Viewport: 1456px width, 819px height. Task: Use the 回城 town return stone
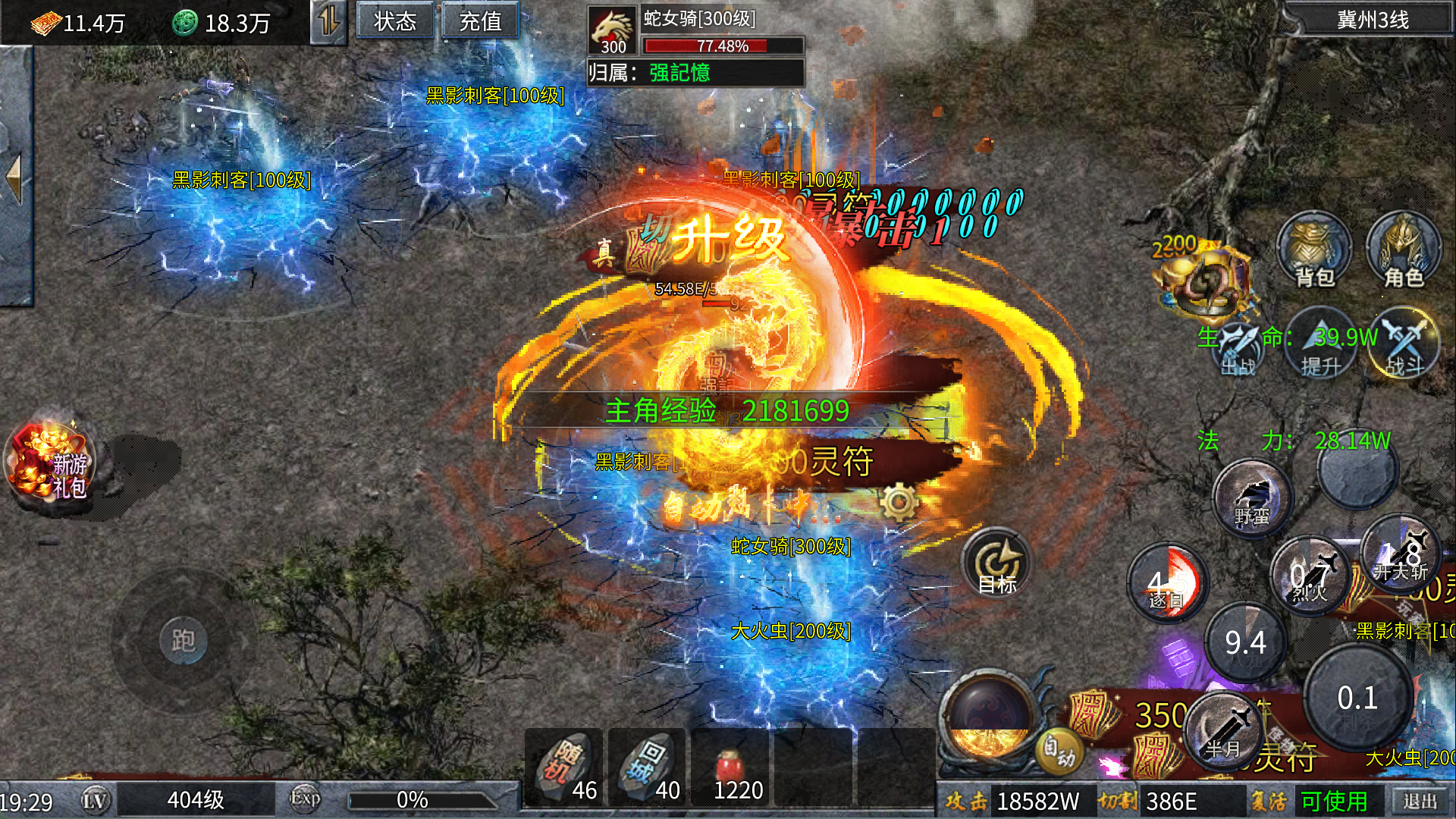point(647,767)
